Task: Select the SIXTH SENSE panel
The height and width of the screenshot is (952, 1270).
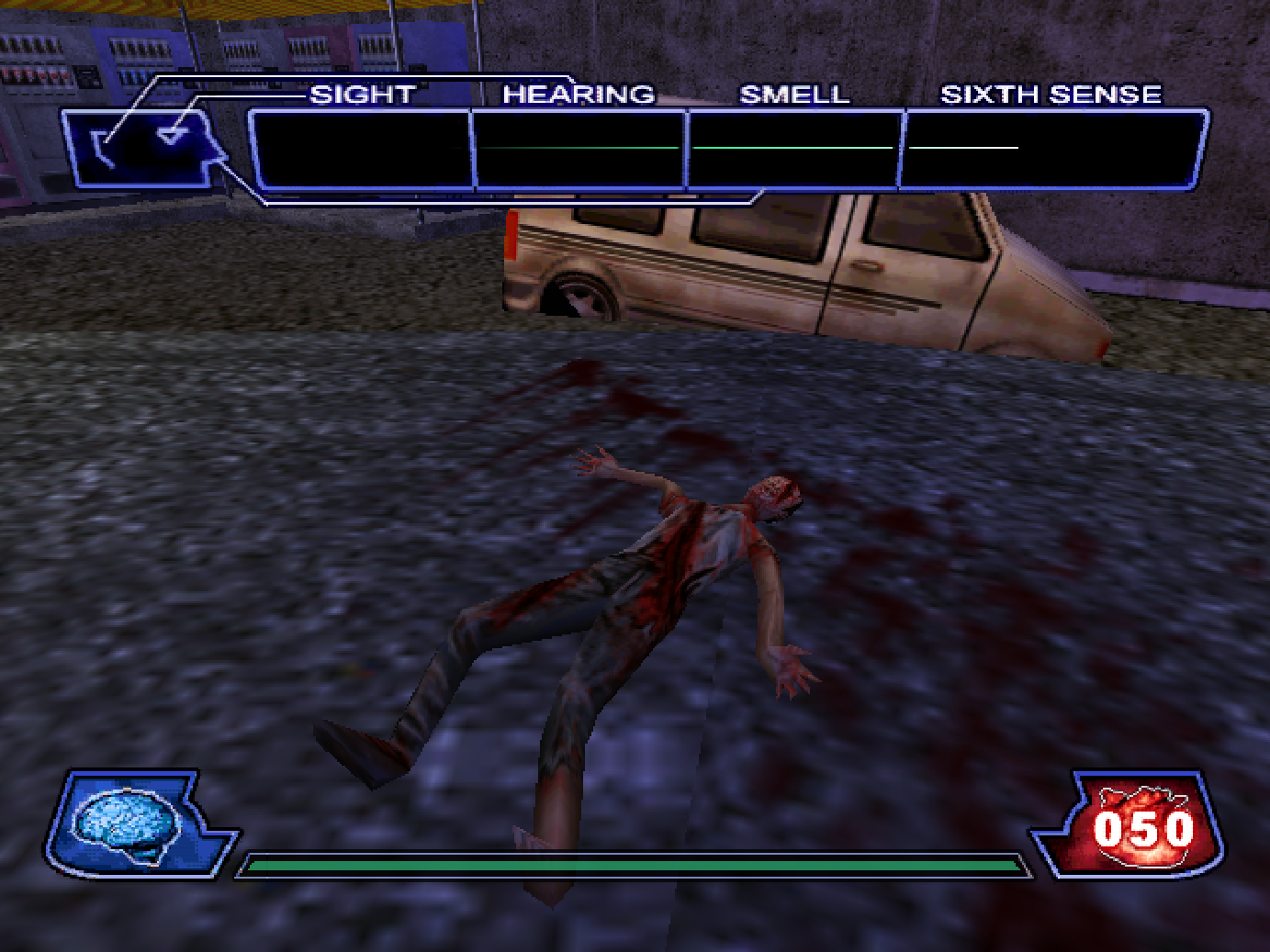Action: click(1051, 149)
